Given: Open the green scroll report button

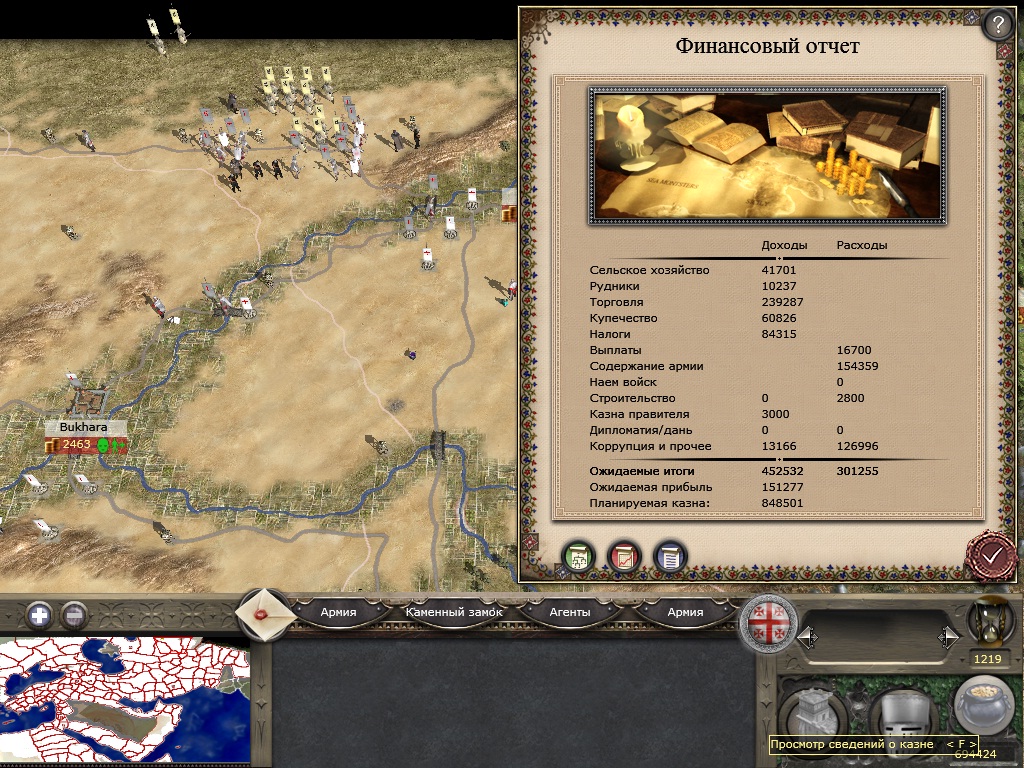Looking at the screenshot, I should coord(578,557).
